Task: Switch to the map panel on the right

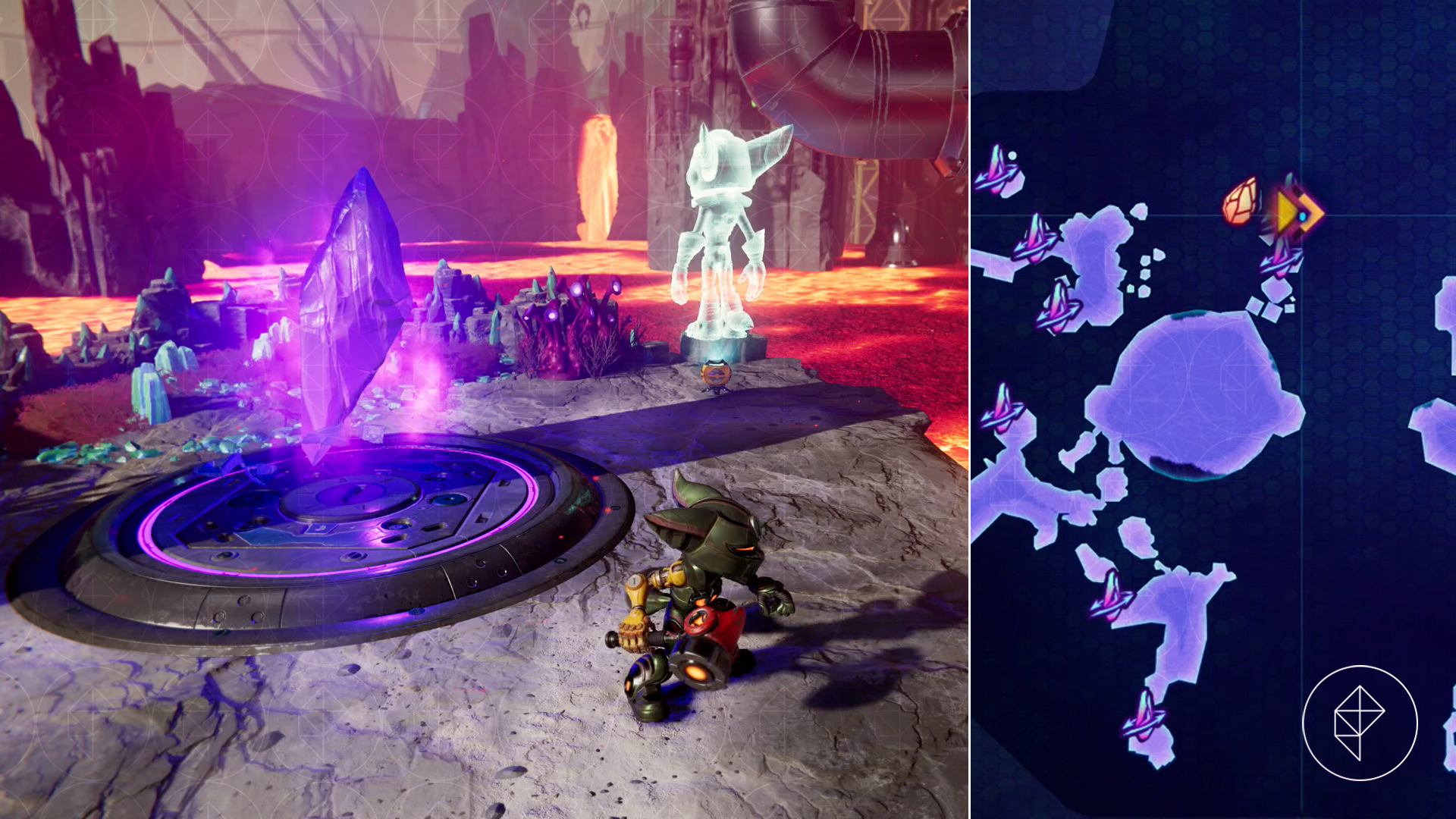Action: [1213, 409]
